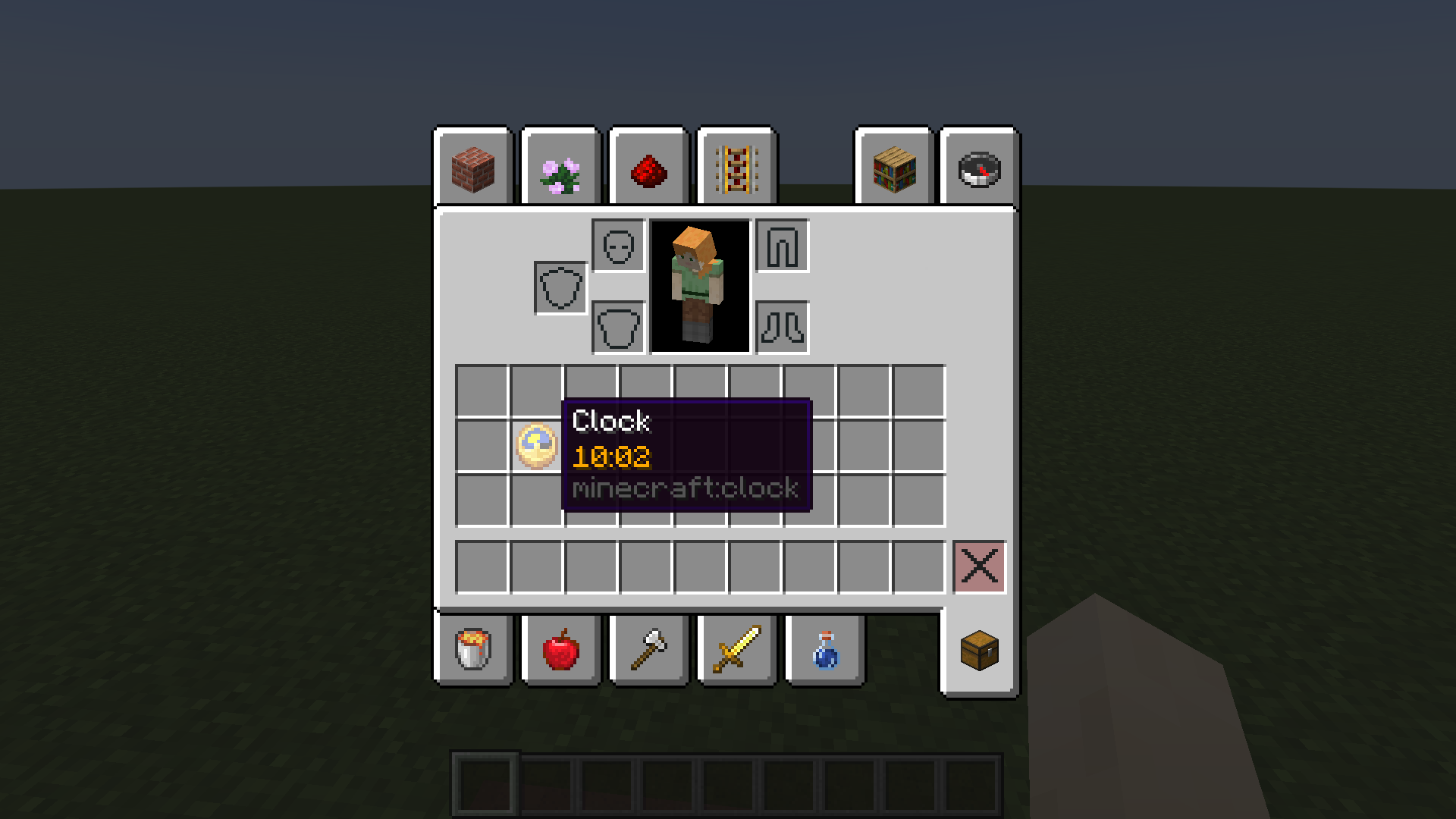This screenshot has width=1456, height=819.
Task: Open the rail Redstone tab icon
Action: [x=736, y=168]
